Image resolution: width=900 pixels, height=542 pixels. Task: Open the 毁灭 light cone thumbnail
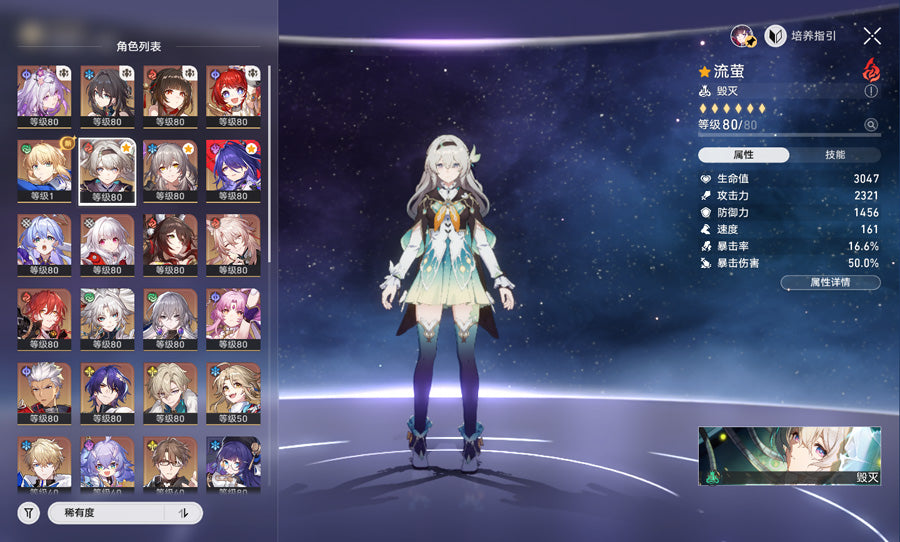click(789, 457)
